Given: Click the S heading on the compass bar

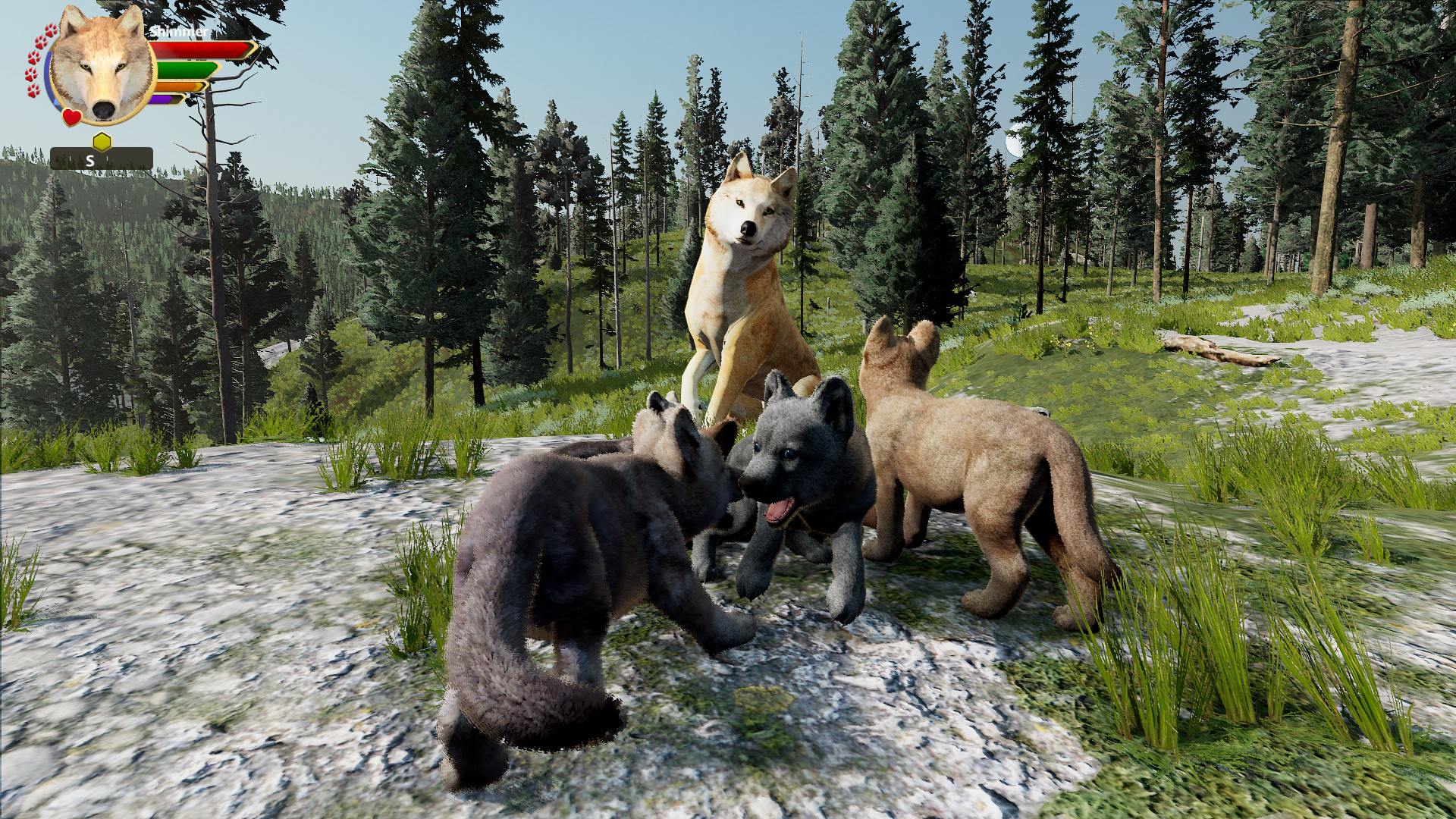Looking at the screenshot, I should (x=90, y=161).
